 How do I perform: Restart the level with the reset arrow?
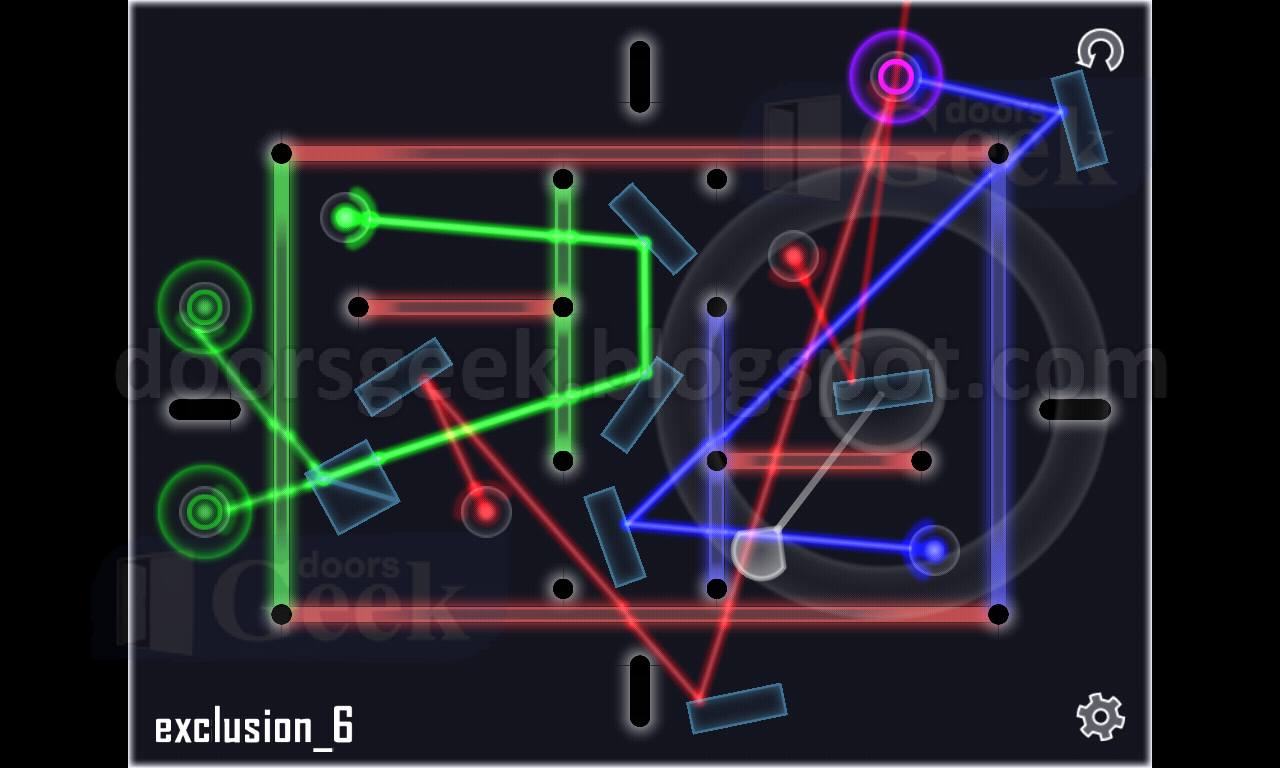coord(1100,50)
